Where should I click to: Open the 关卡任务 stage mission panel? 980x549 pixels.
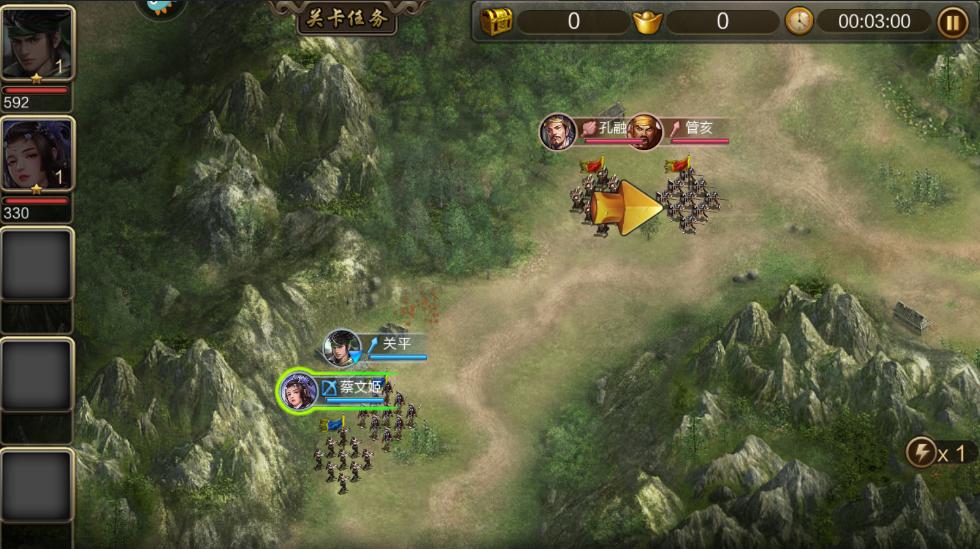pyautogui.click(x=346, y=18)
